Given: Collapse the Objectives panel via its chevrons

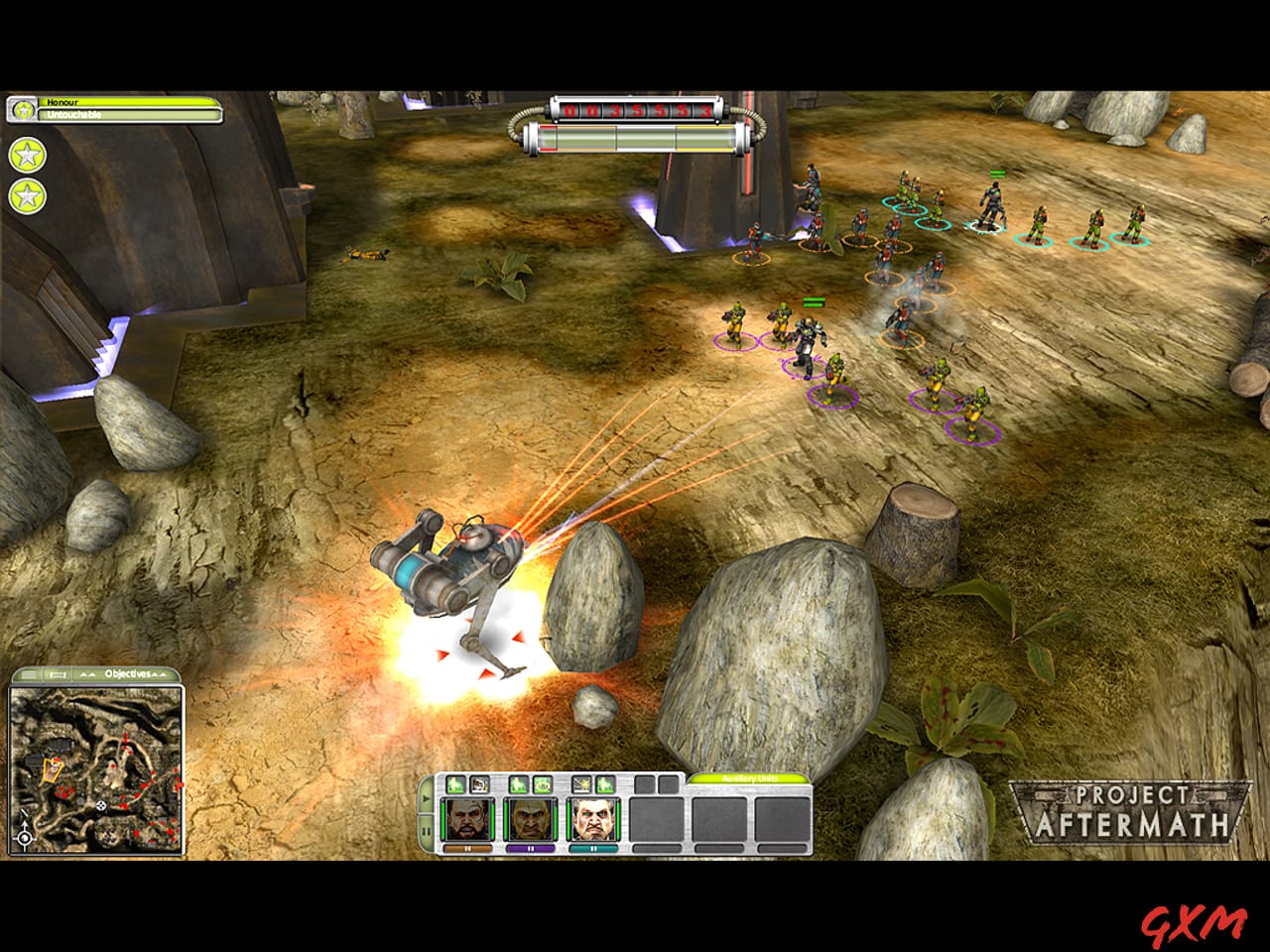Looking at the screenshot, I should click(160, 674).
